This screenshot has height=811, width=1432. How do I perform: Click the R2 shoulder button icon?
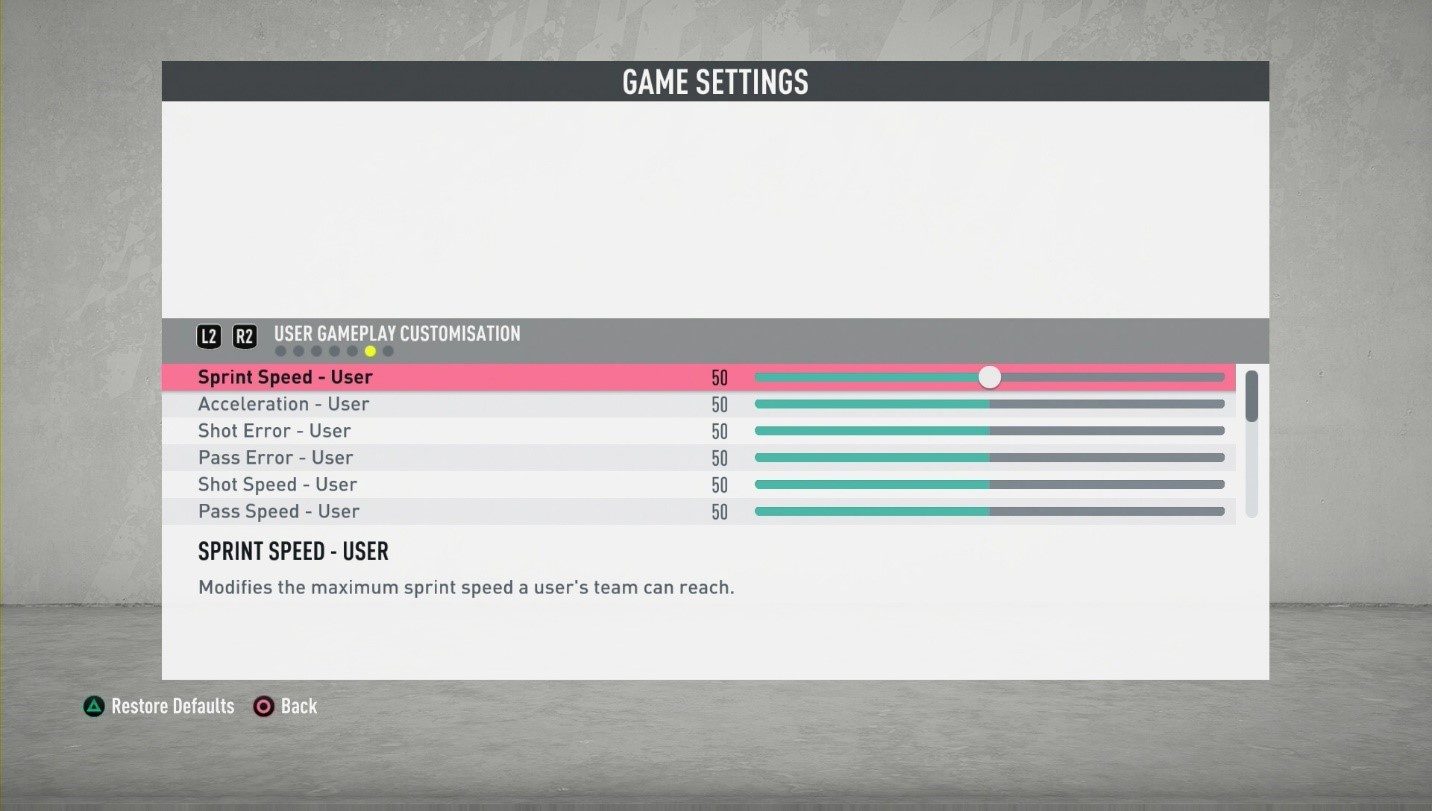243,336
